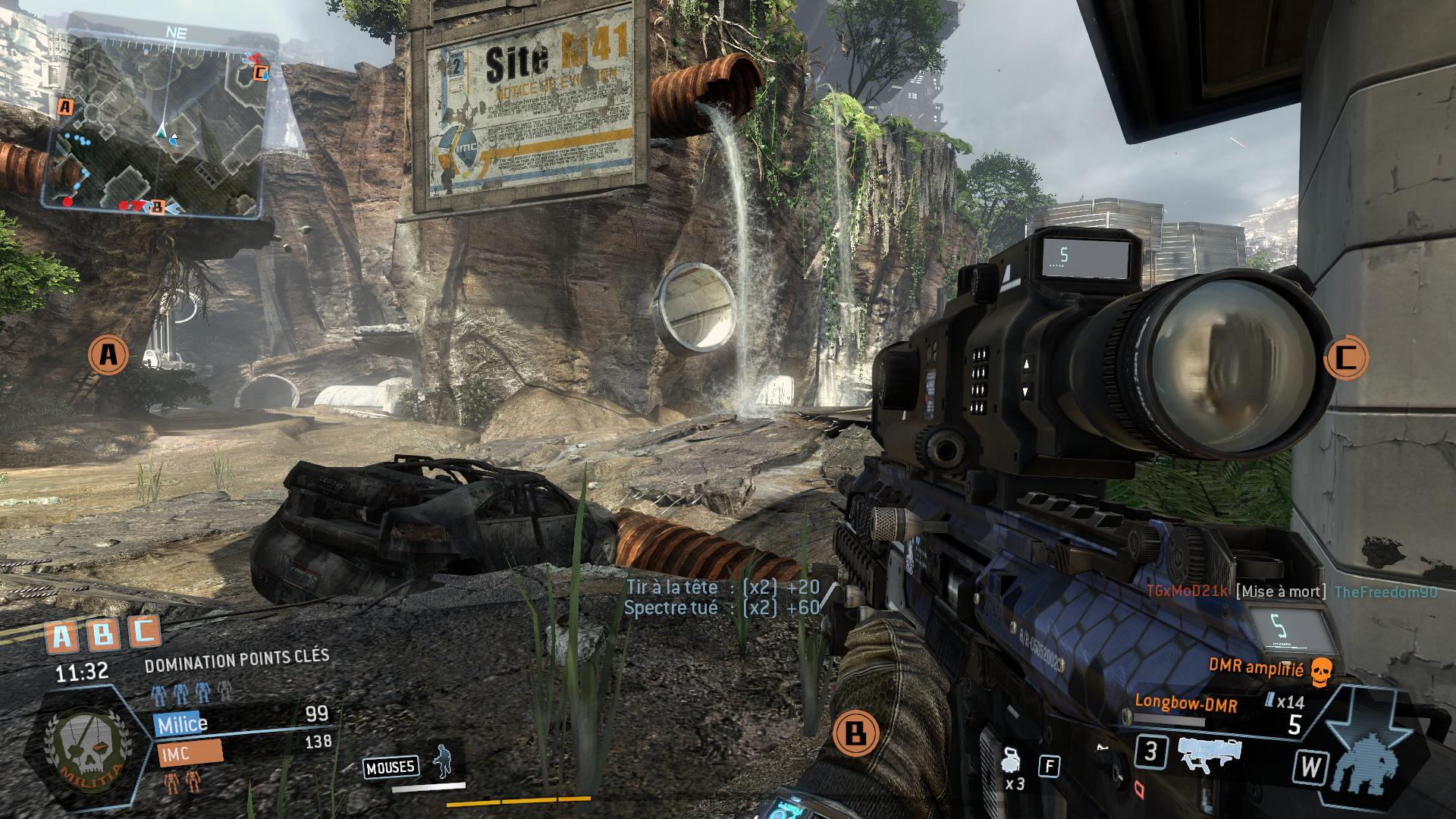Click the hardpoint C status tile in scoreboard
Image resolution: width=1456 pixels, height=819 pixels.
tap(143, 632)
